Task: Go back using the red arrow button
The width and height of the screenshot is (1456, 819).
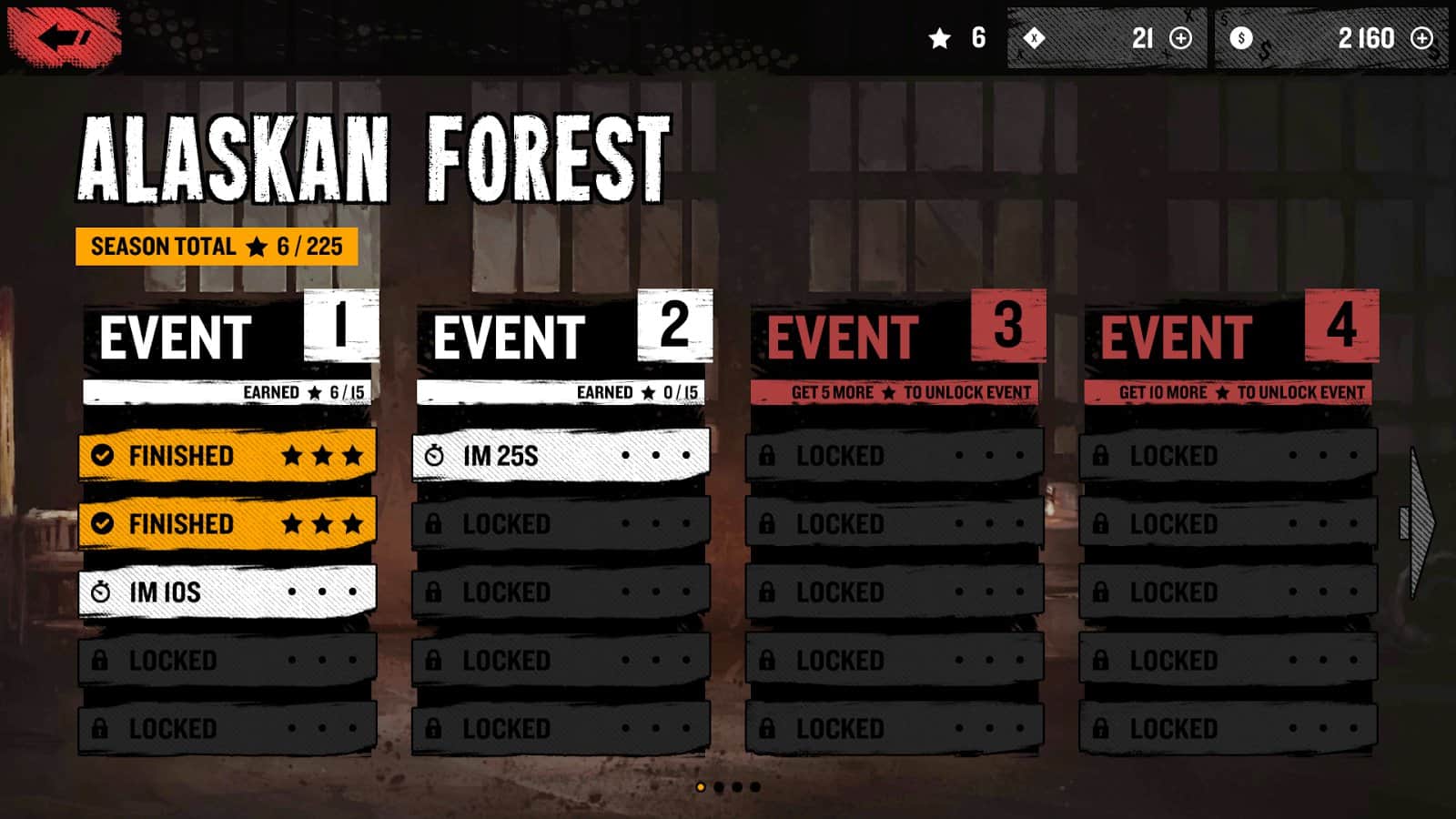Action: pos(64,37)
